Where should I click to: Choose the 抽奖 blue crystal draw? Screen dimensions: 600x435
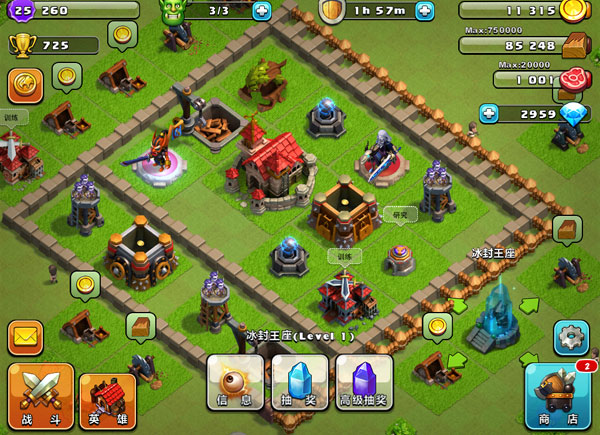(300, 383)
